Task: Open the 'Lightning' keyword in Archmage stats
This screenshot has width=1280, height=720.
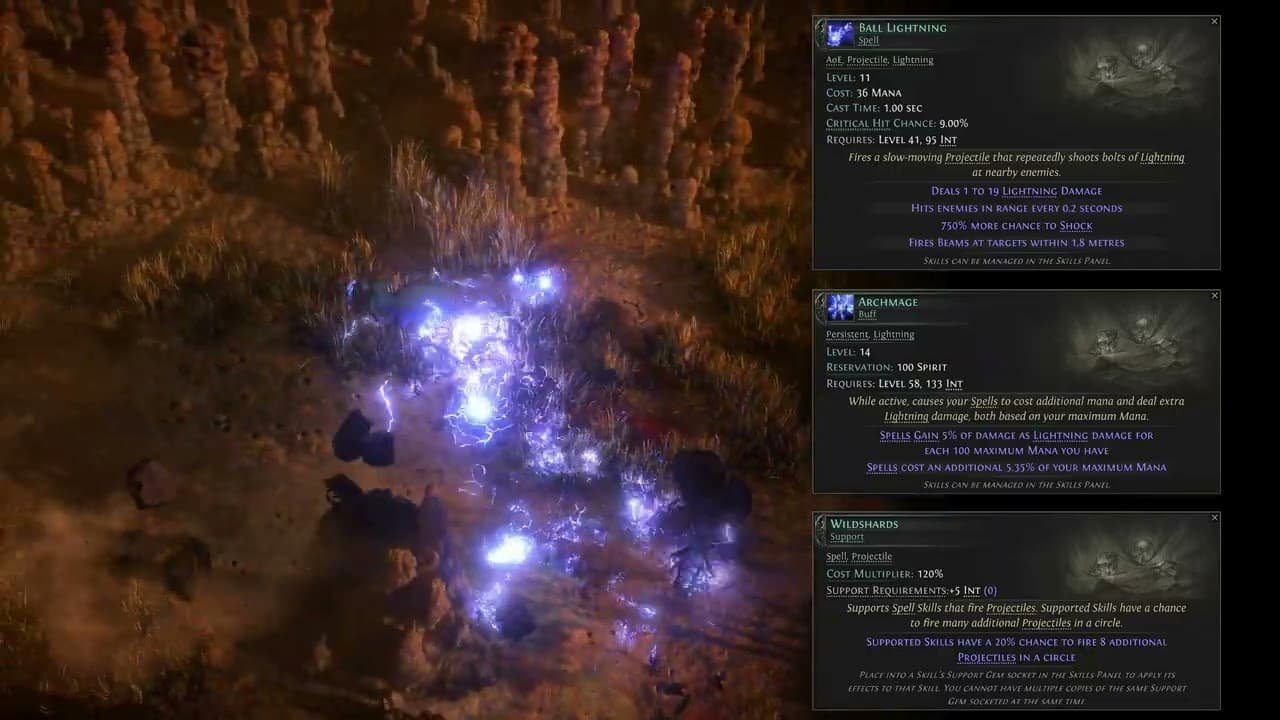Action: point(1060,435)
